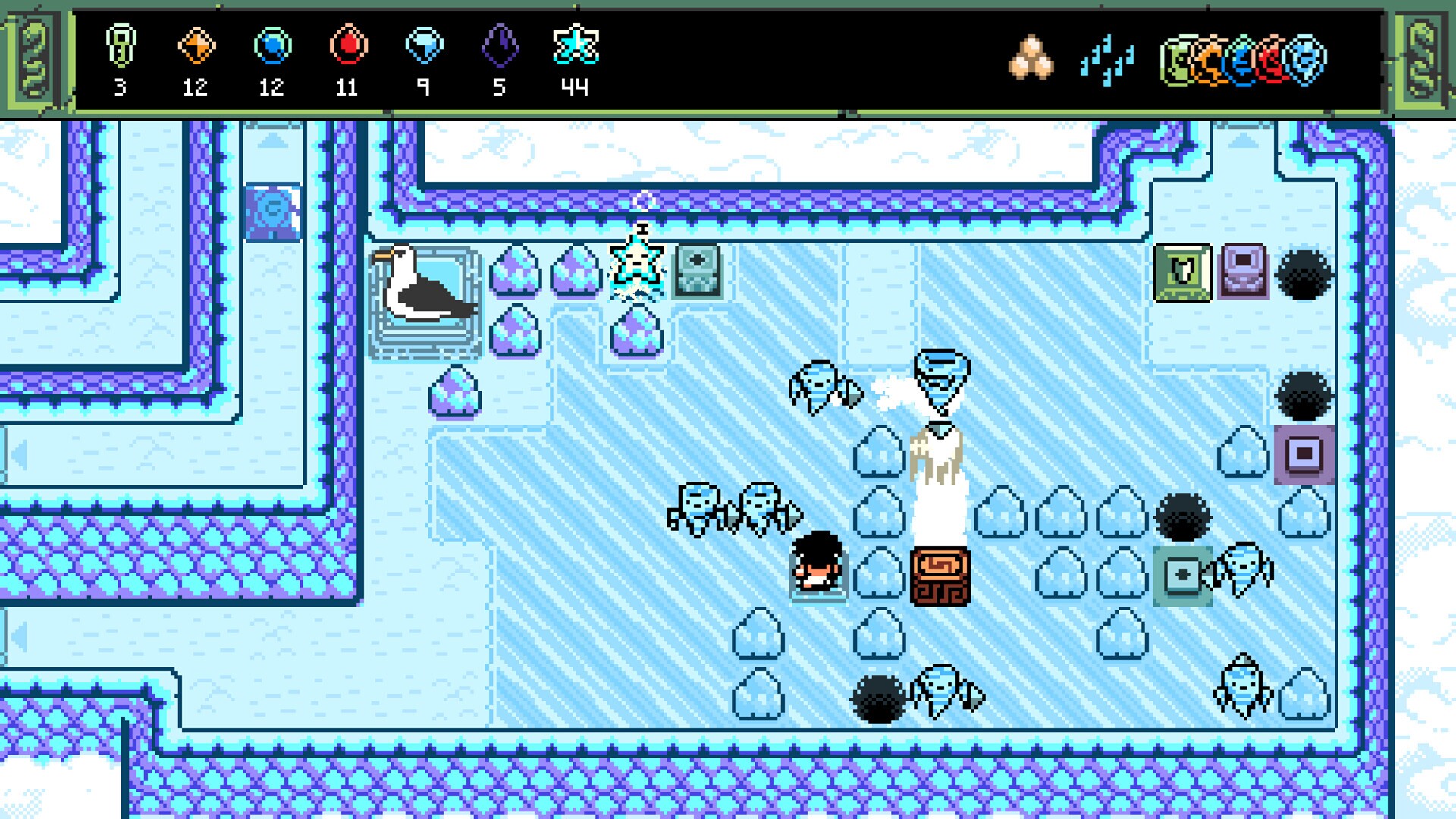
Task: Click the light blue diamond counter icon
Action: tap(425, 45)
